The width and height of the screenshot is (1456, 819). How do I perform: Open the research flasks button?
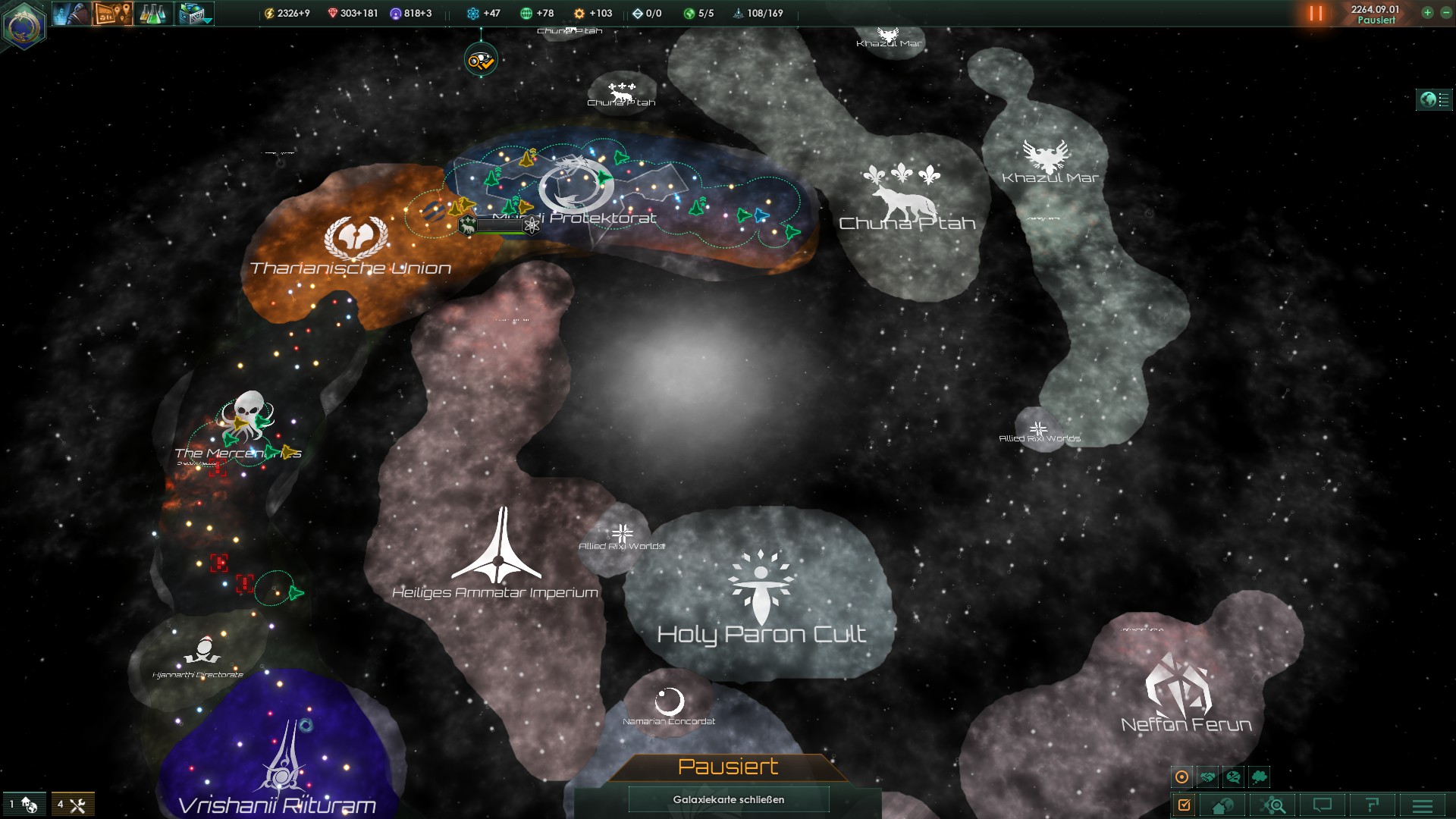152,13
